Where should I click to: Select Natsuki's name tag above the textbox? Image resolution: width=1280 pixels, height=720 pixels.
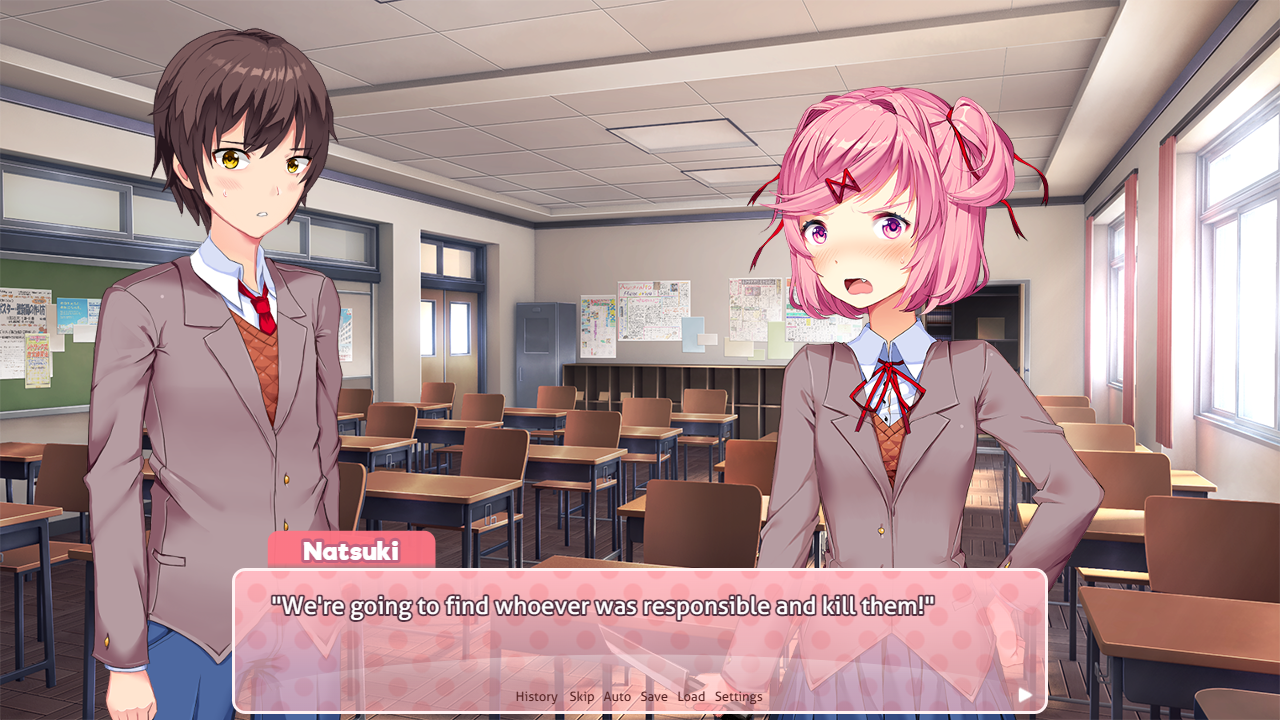click(x=352, y=548)
